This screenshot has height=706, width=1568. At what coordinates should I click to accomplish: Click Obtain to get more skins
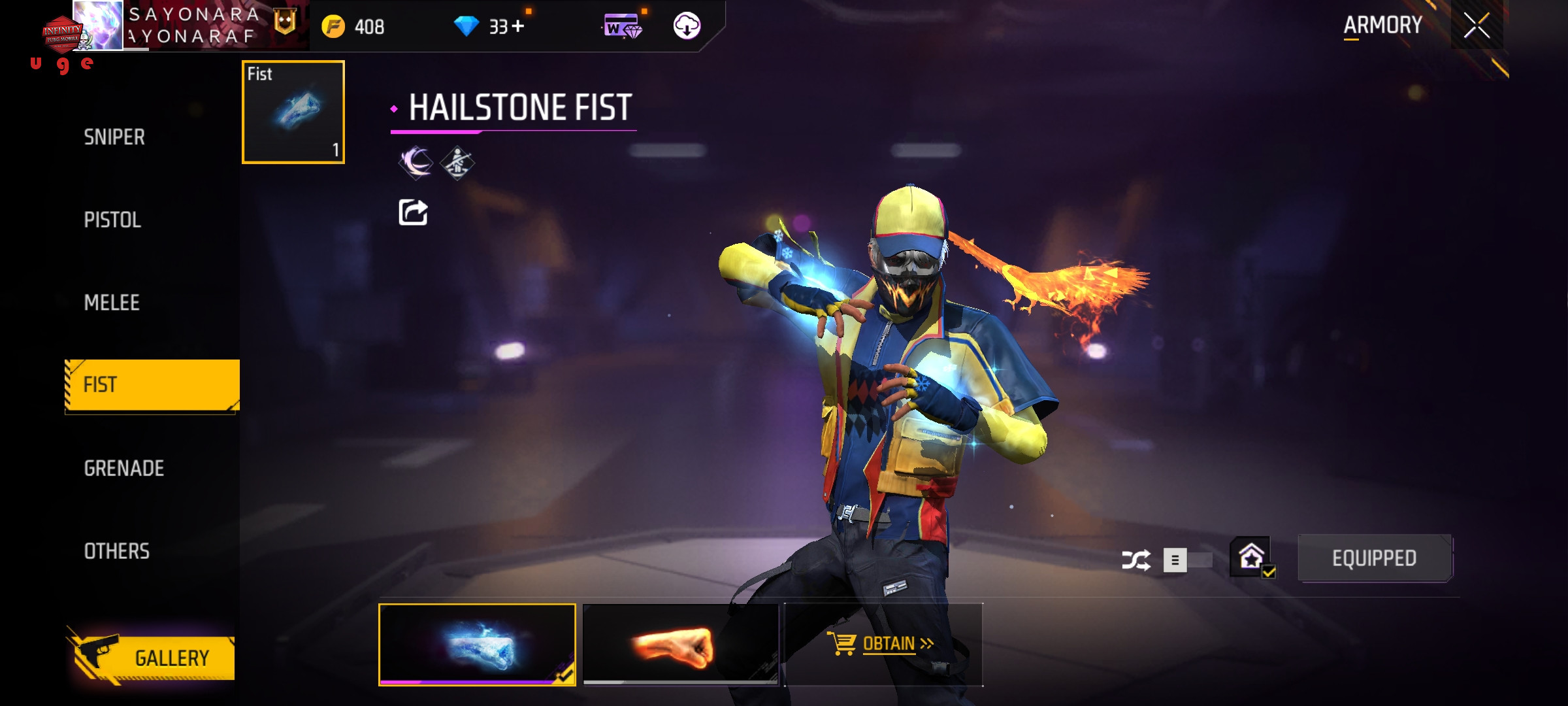[882, 645]
